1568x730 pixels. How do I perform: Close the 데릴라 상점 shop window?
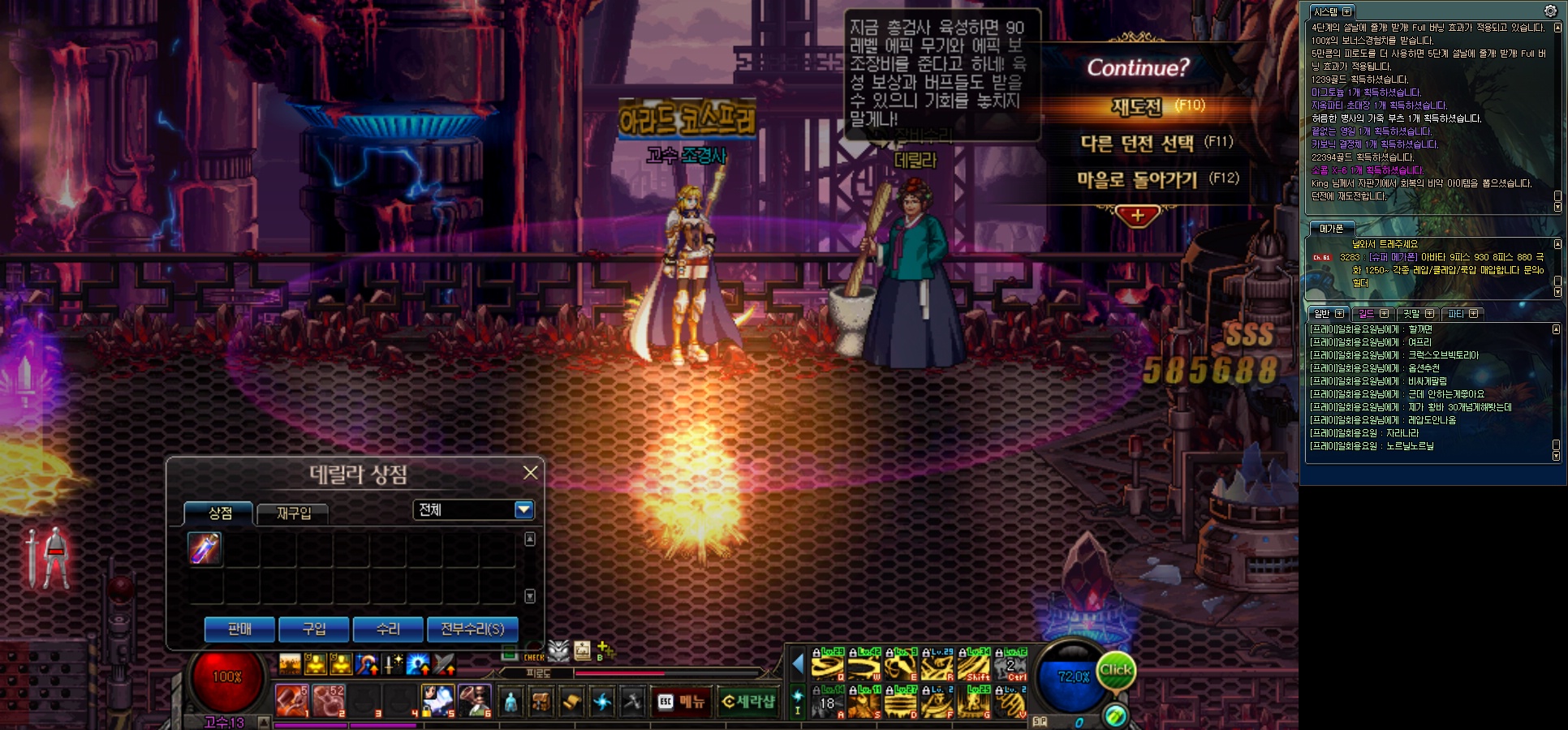530,472
